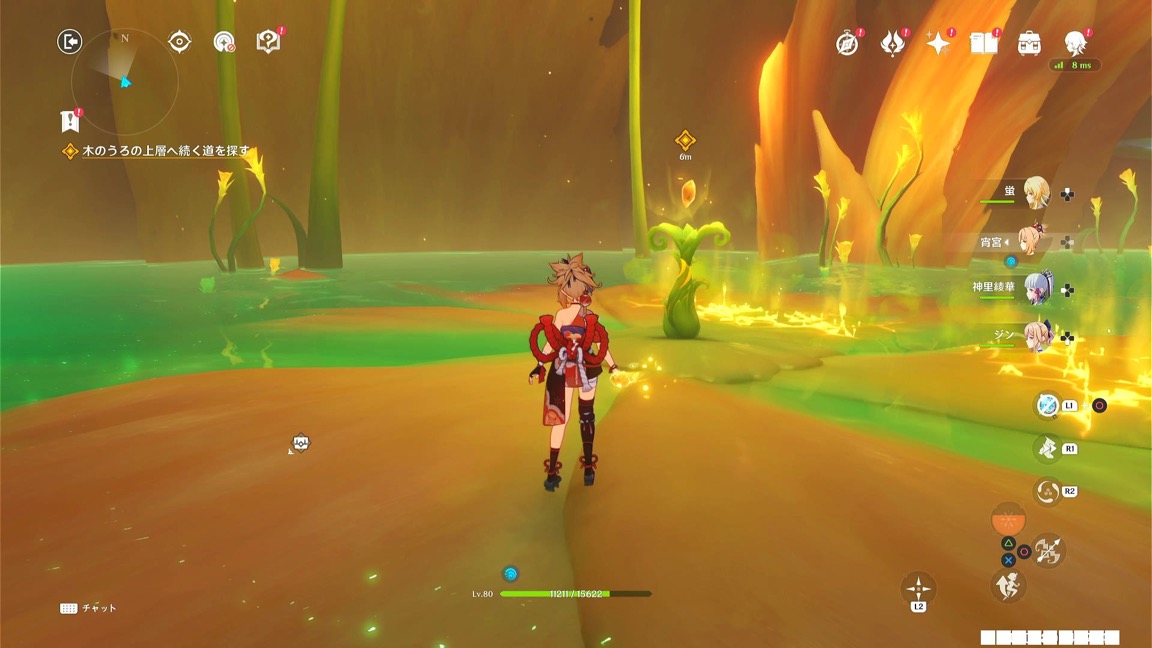1152x648 pixels.
Task: Open the question-mark tutorial book icon
Action: click(268, 42)
